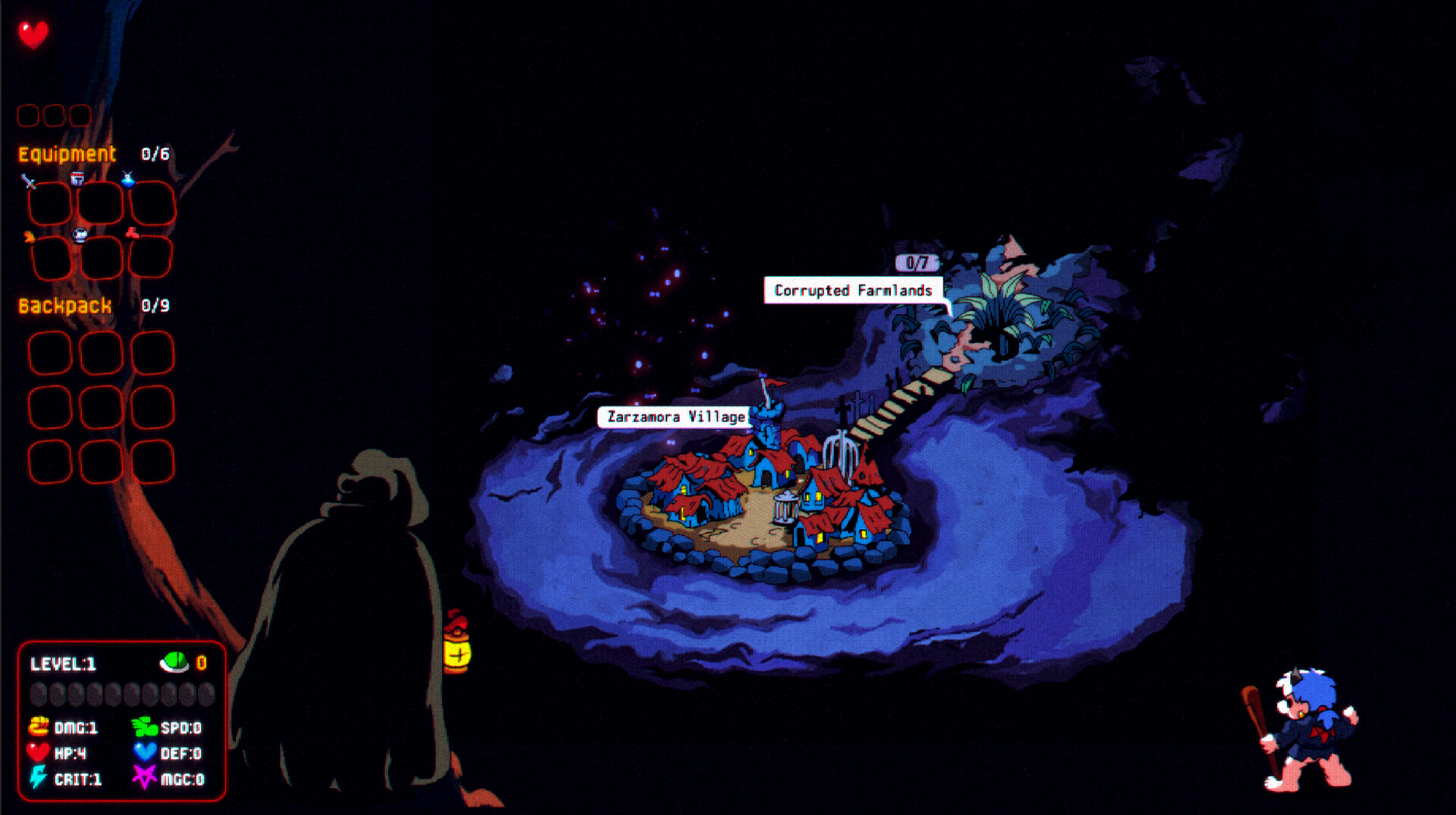
Task: Open the Zarzamora Village location label
Action: (x=673, y=415)
